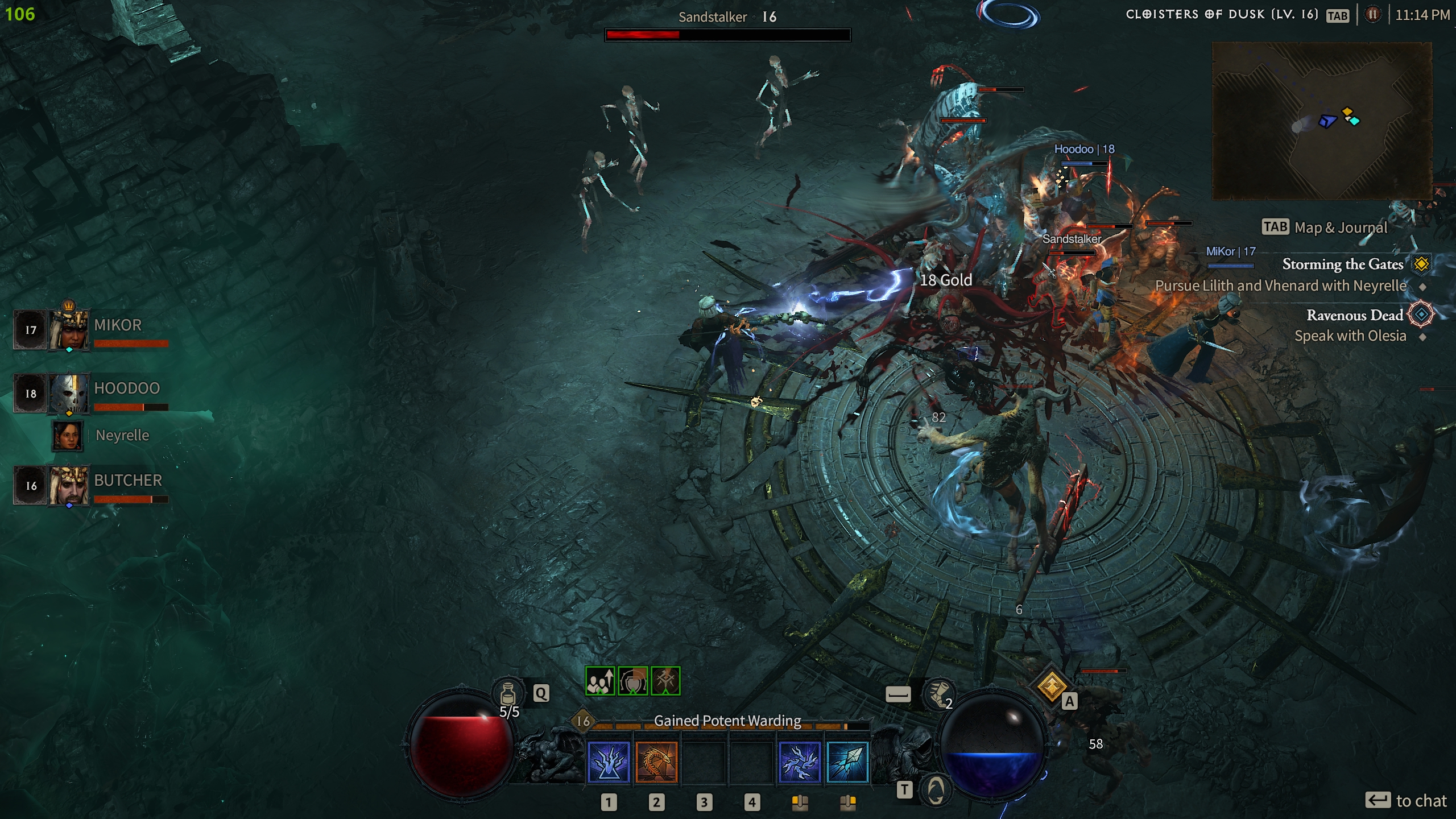Click Hoodoo's masked party portrait

tap(69, 393)
